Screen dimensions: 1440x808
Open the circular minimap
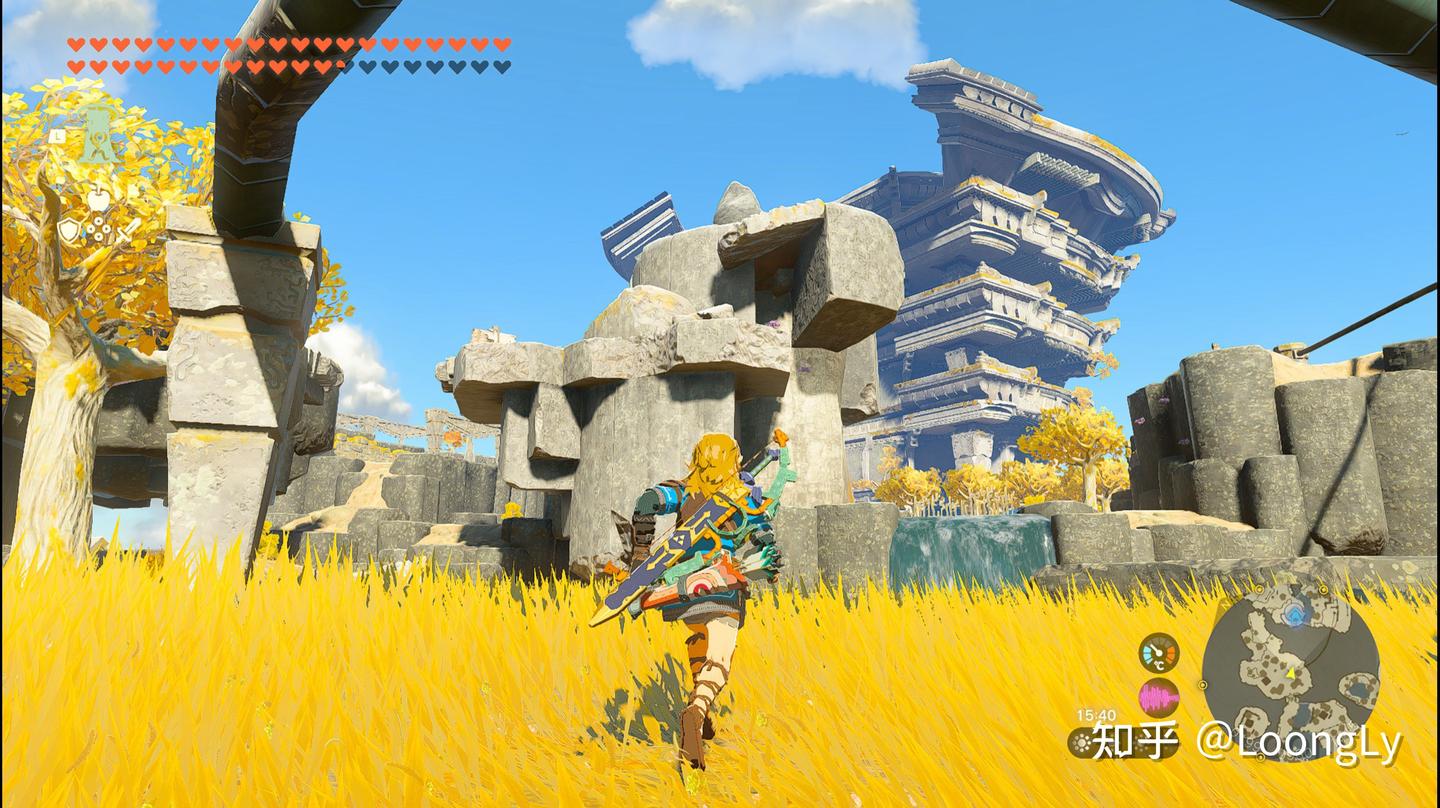1290,668
